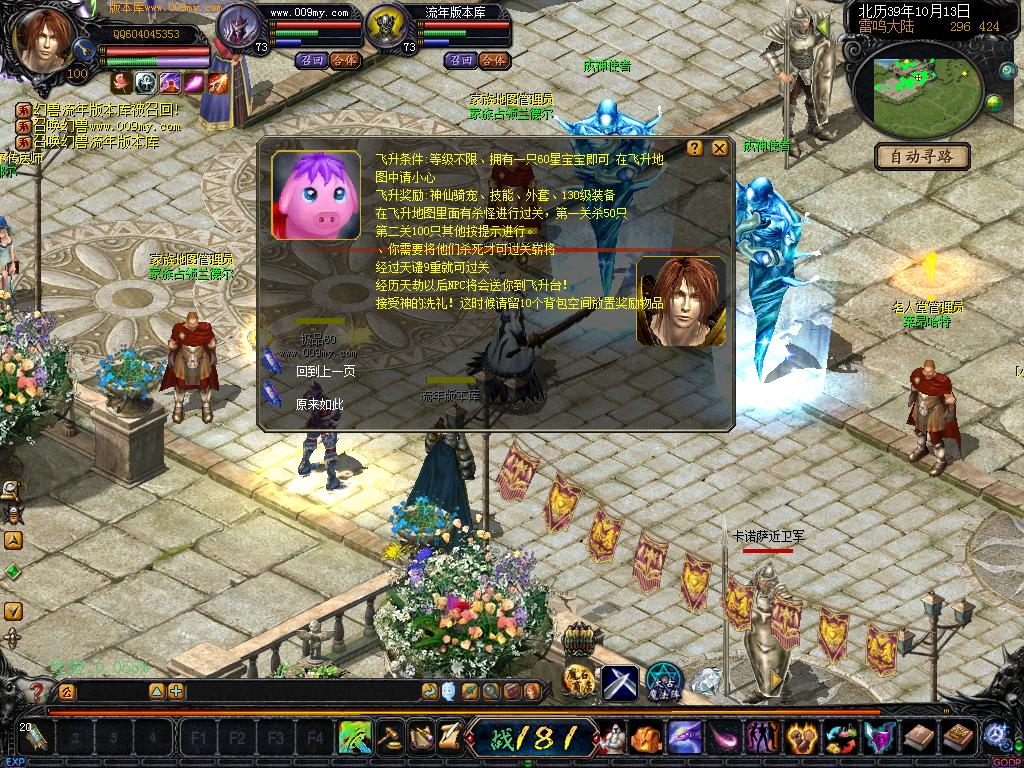Choose the 回到上一页 dialogue option
The image size is (1024, 768).
(325, 371)
